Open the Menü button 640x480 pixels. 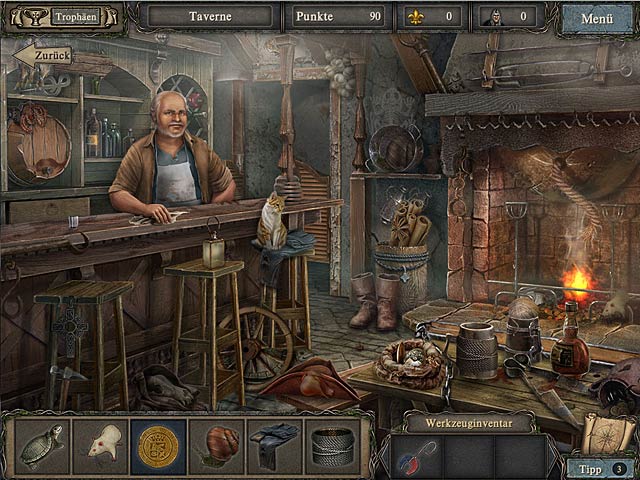[596, 17]
